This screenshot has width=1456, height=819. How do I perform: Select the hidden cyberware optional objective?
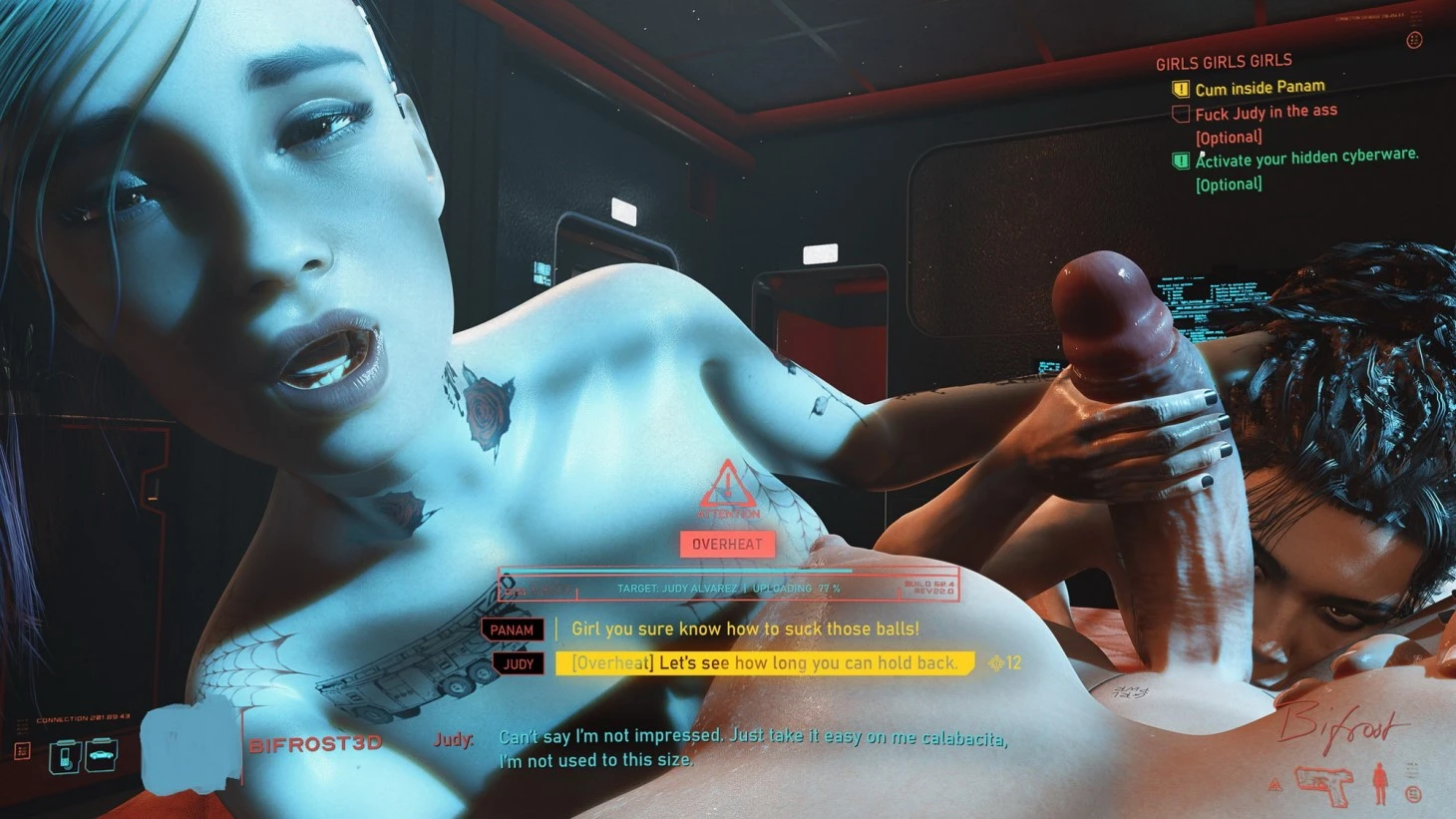coord(1306,157)
